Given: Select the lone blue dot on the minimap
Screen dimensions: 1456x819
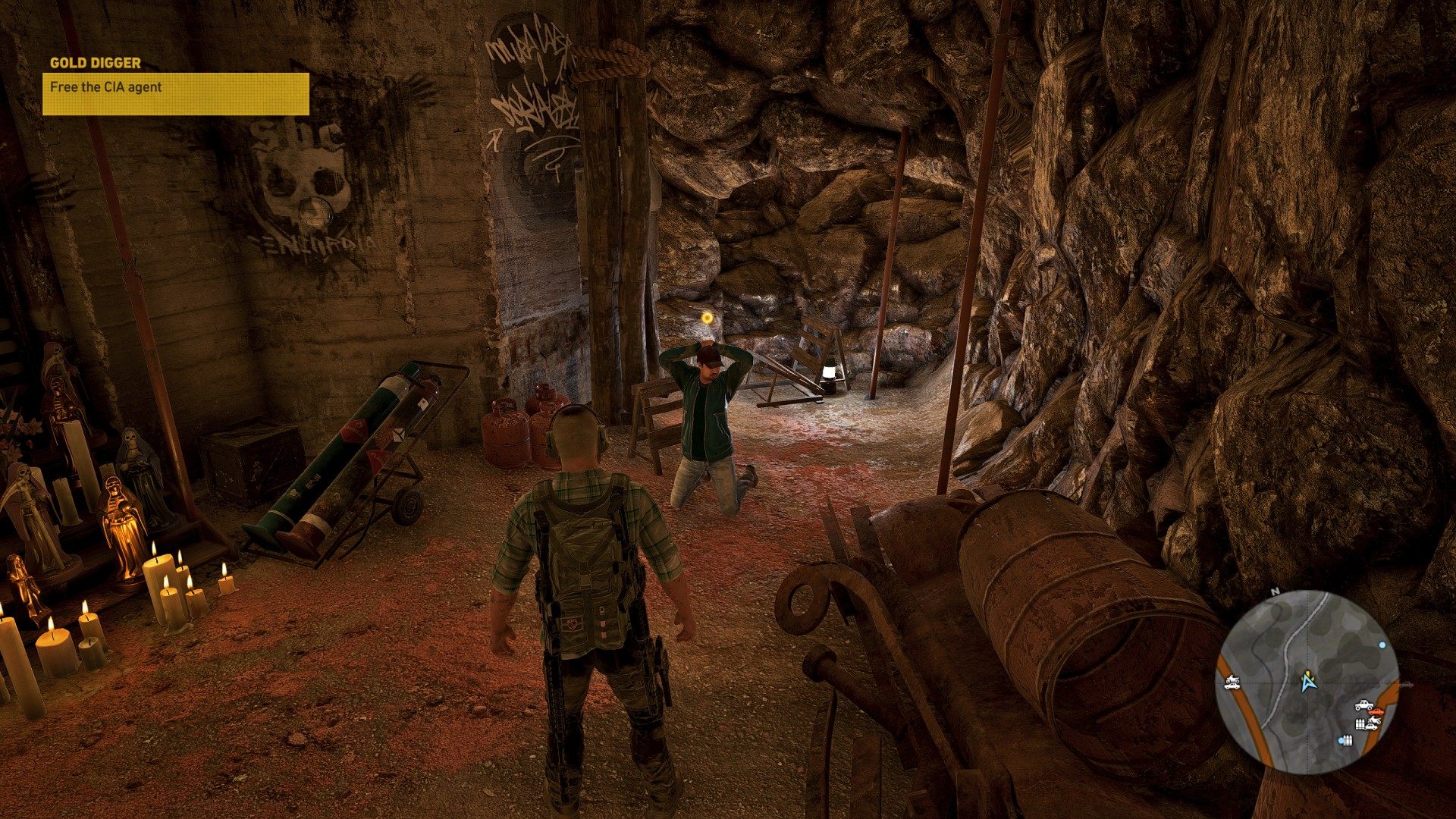Looking at the screenshot, I should [x=1382, y=645].
